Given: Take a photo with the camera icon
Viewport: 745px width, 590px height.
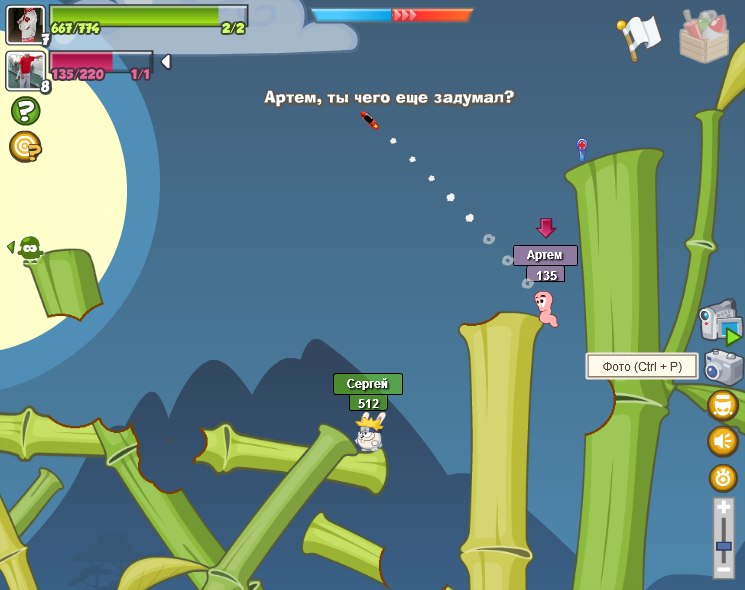Looking at the screenshot, I should pos(723,368).
